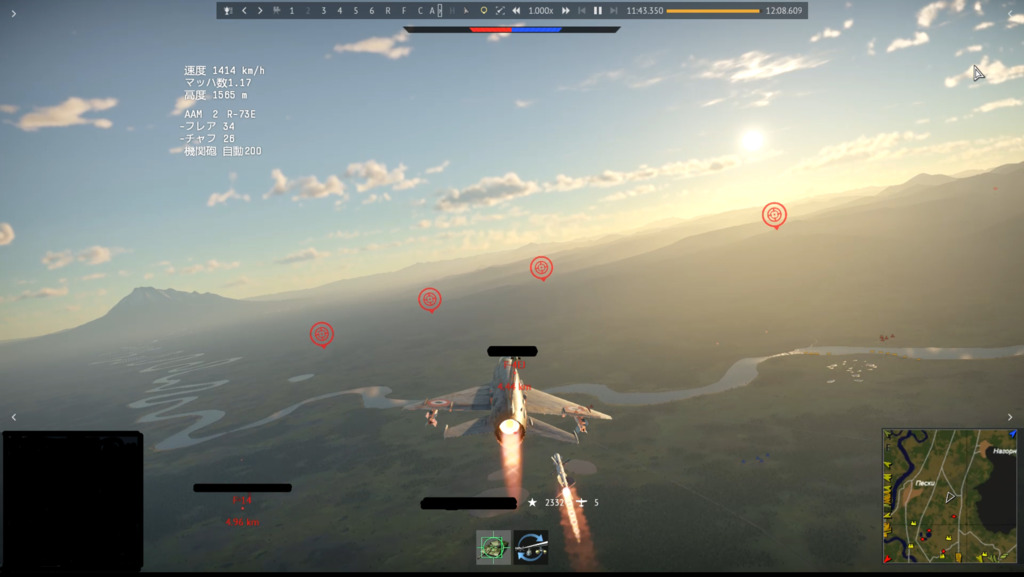Select camera preset 1
Image resolution: width=1024 pixels, height=577 pixels.
pyautogui.click(x=291, y=10)
